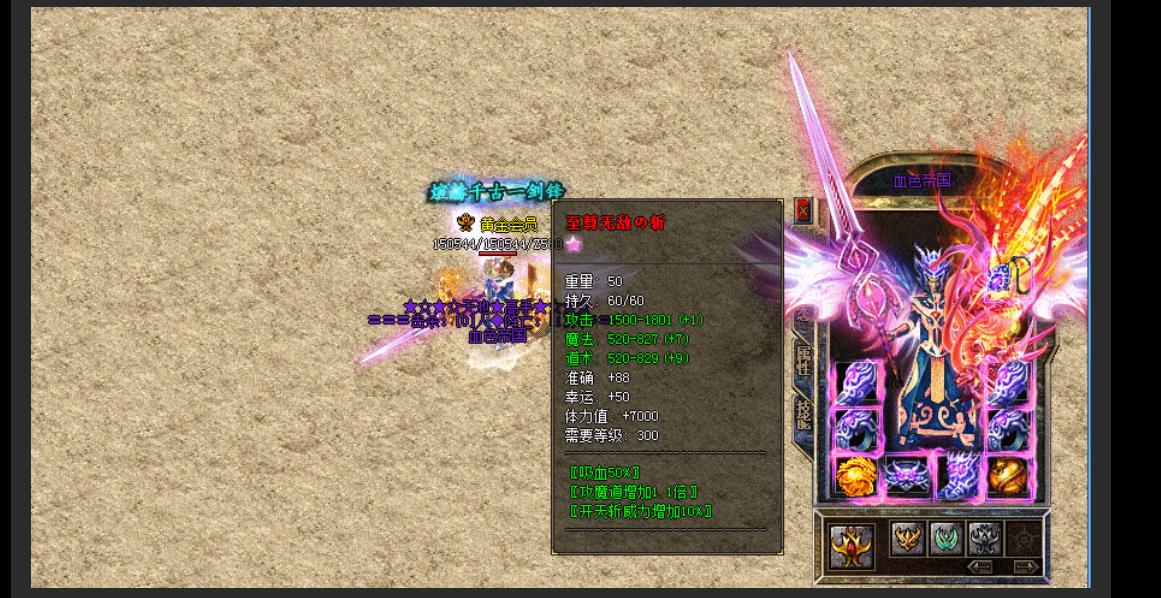Select the silver crest emblem
1161x598 pixels.
click(984, 538)
